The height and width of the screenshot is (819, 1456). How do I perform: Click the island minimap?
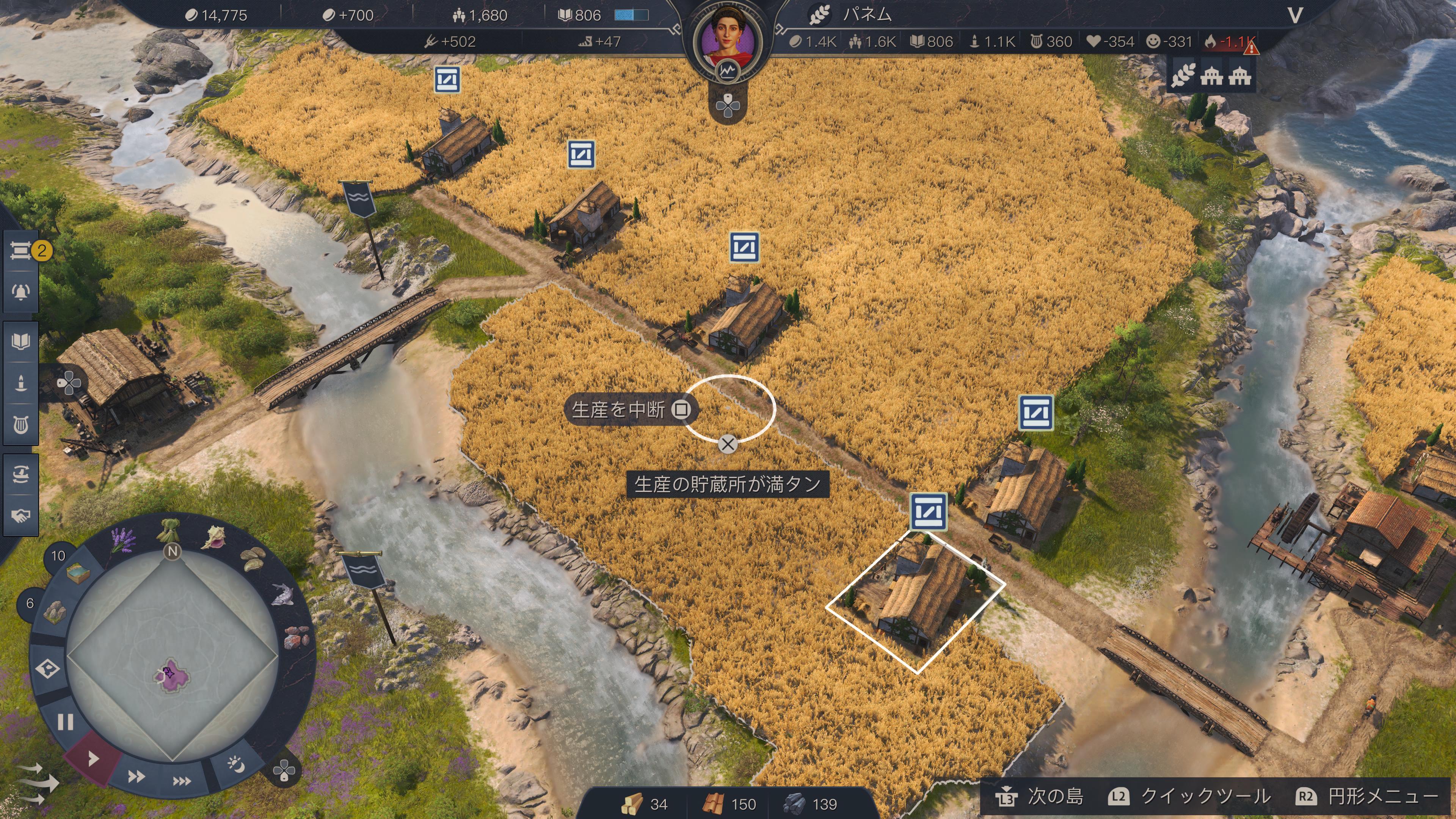[x=173, y=659]
